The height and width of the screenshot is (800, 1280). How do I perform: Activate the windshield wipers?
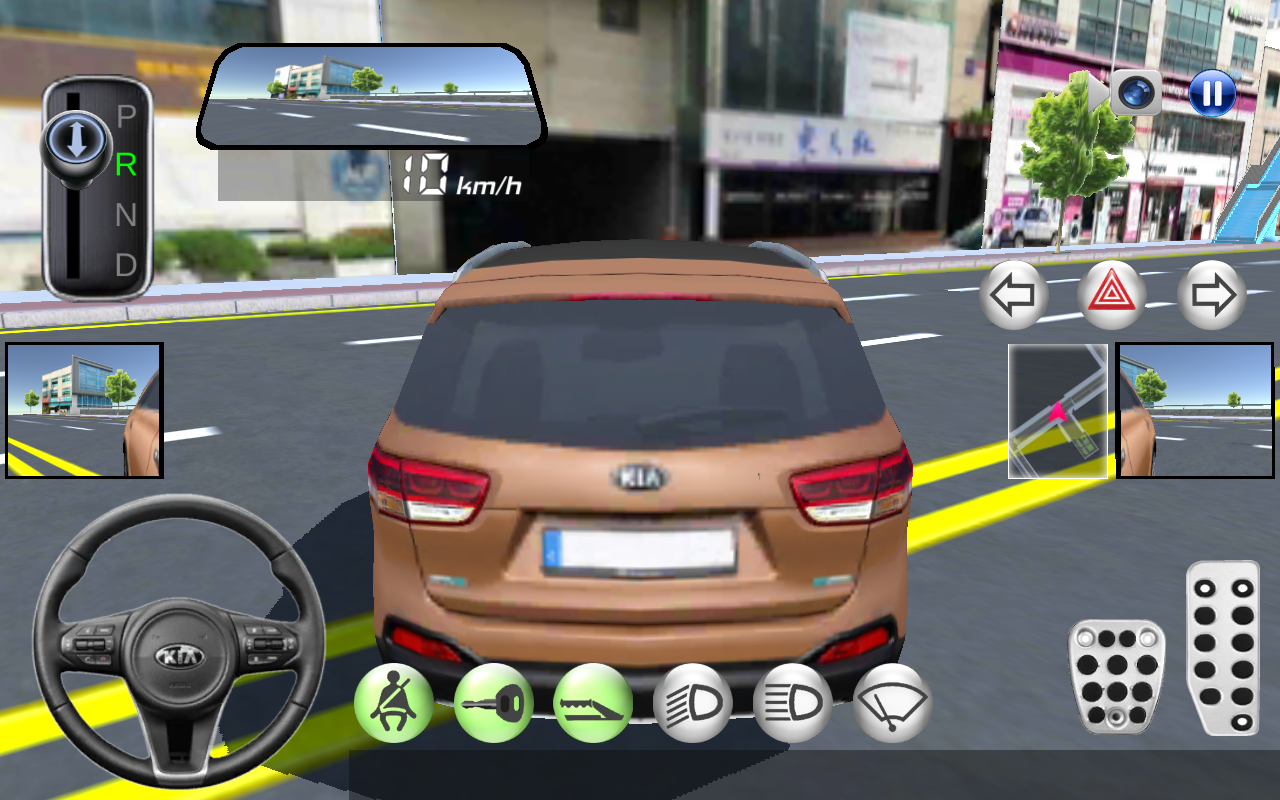pos(889,703)
